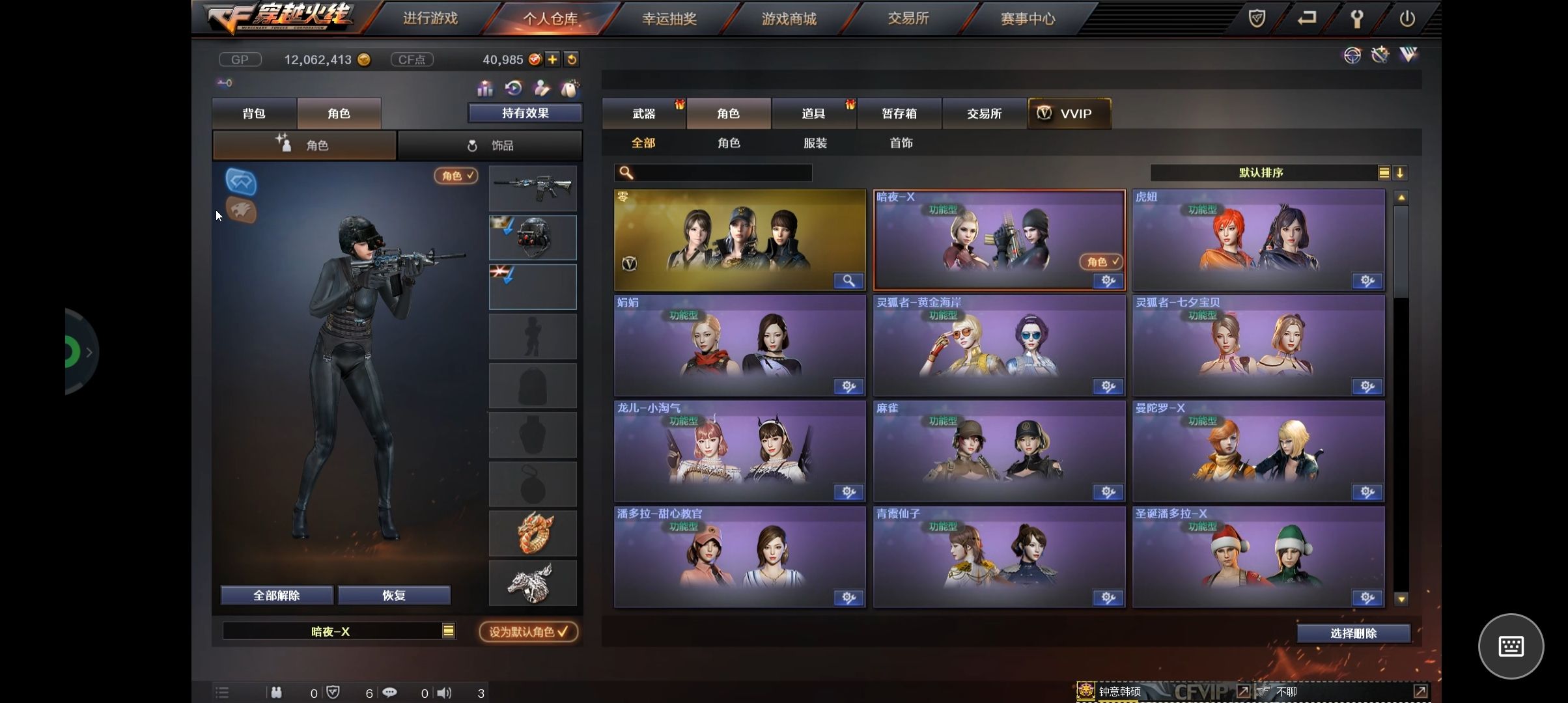This screenshot has width=1568, height=703.
Task: Open the CF点 recharge plus icon
Action: coord(552,59)
